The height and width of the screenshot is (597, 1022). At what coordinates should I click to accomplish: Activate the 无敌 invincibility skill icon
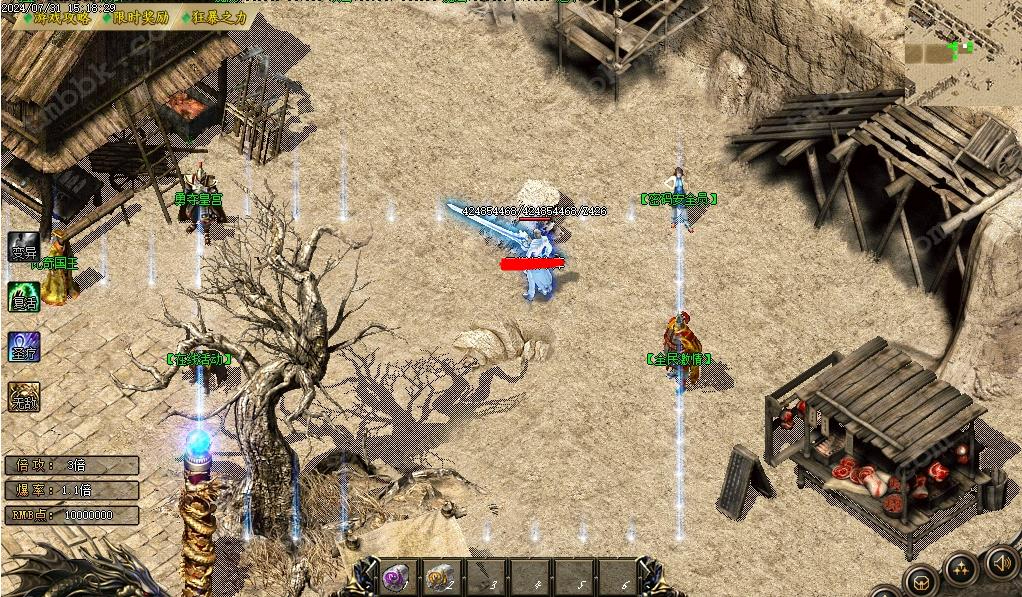(23, 397)
